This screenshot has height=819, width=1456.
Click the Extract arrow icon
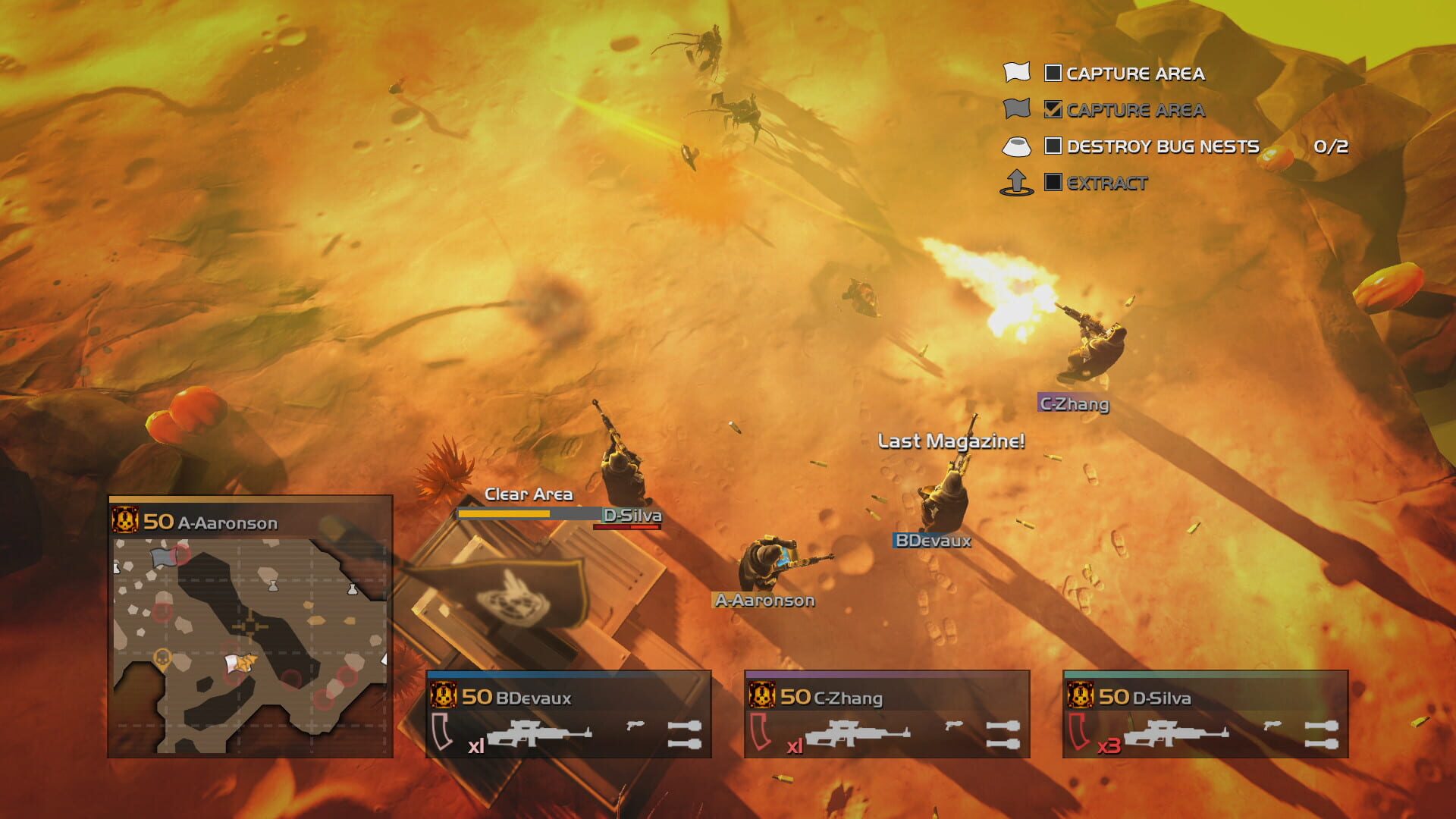(1018, 180)
